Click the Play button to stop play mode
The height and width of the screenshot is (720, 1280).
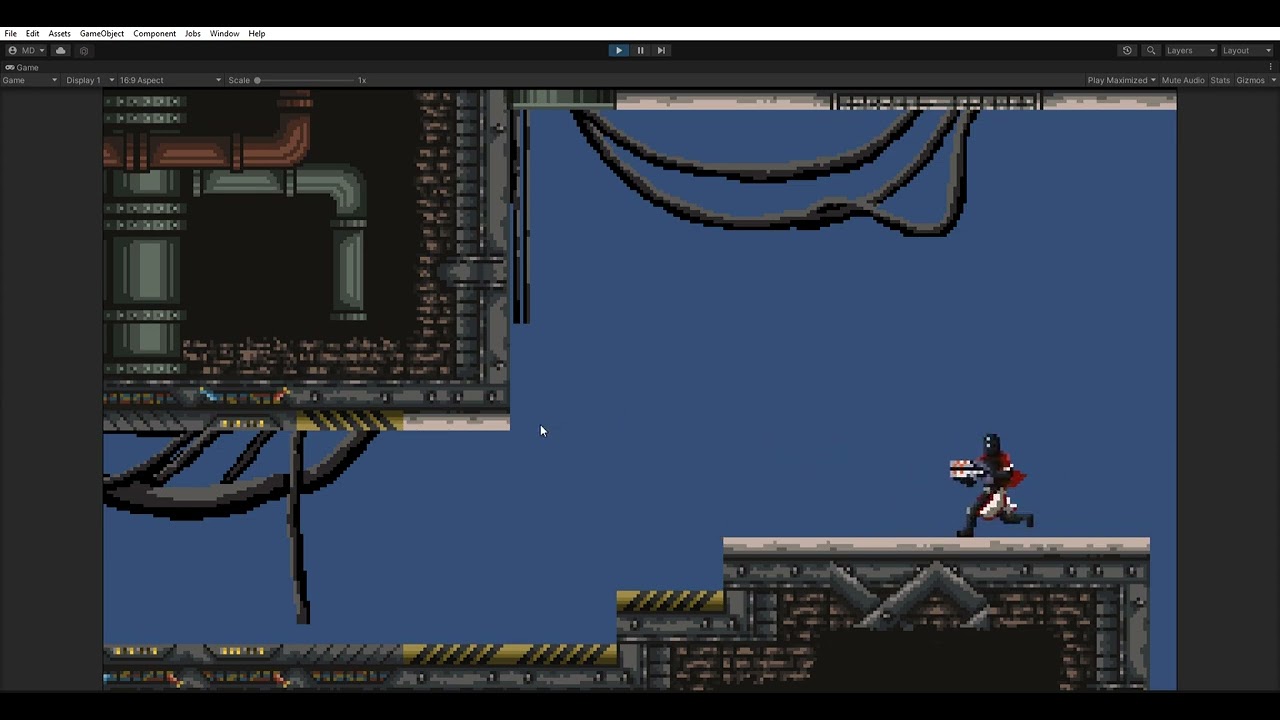coord(618,50)
